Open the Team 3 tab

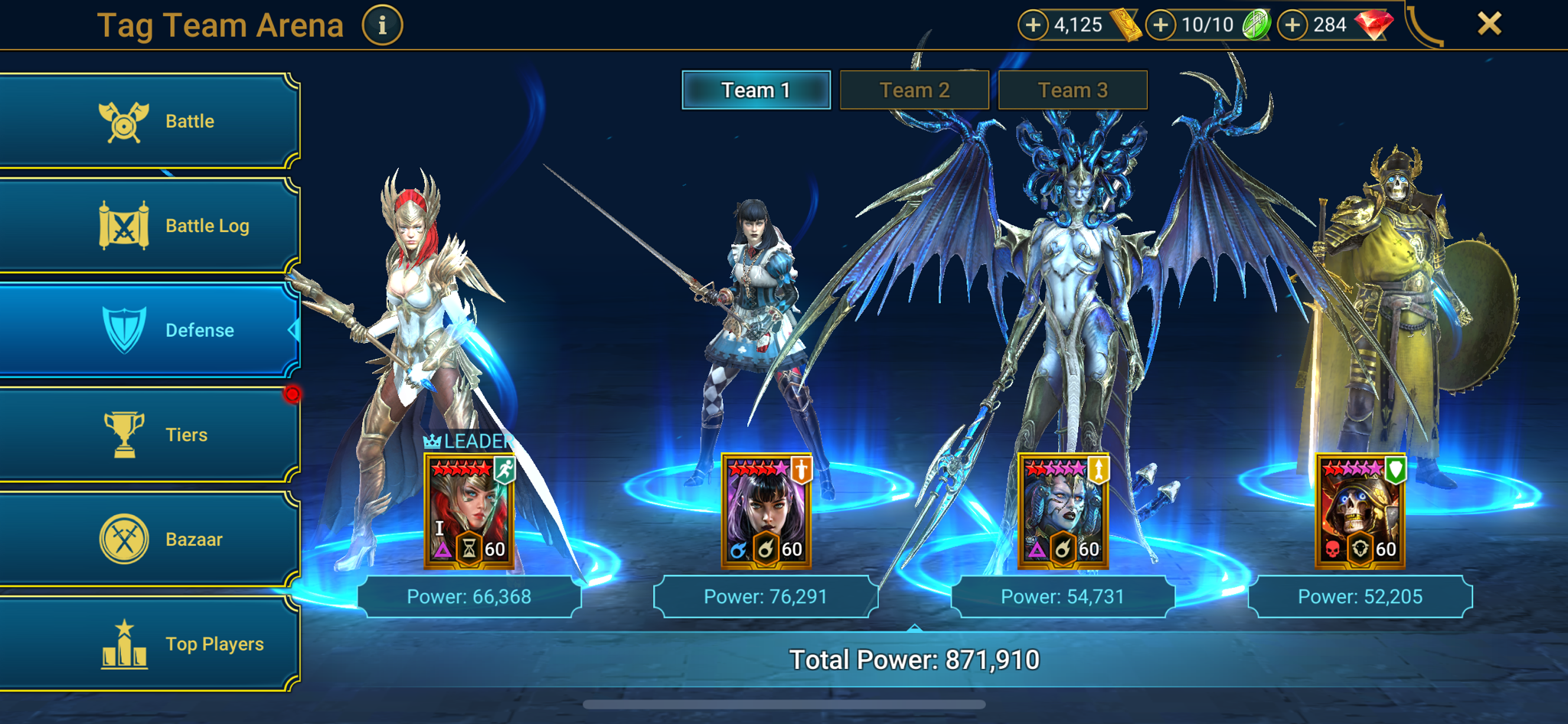click(x=1072, y=90)
